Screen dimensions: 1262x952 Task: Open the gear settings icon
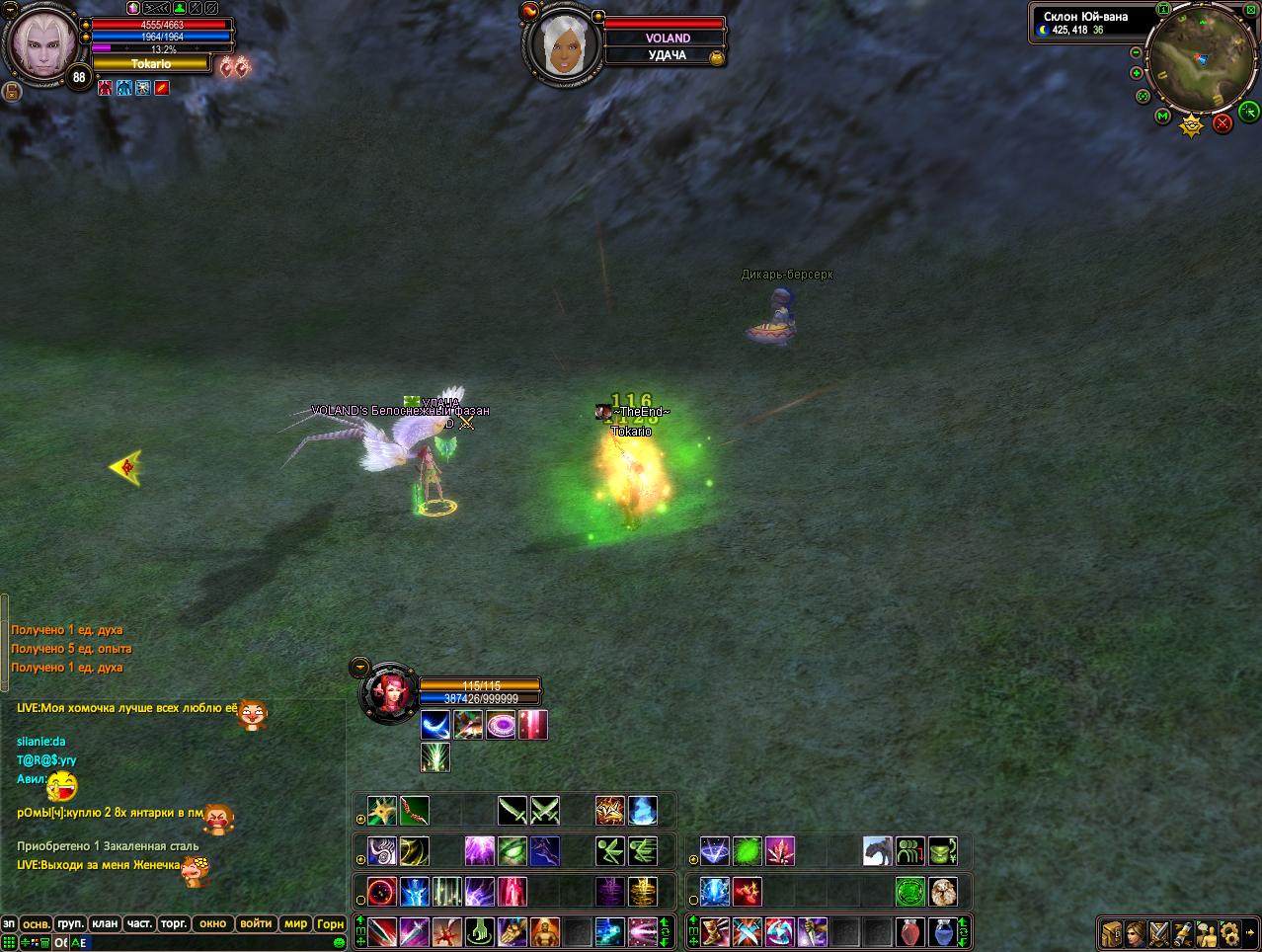click(x=1229, y=932)
